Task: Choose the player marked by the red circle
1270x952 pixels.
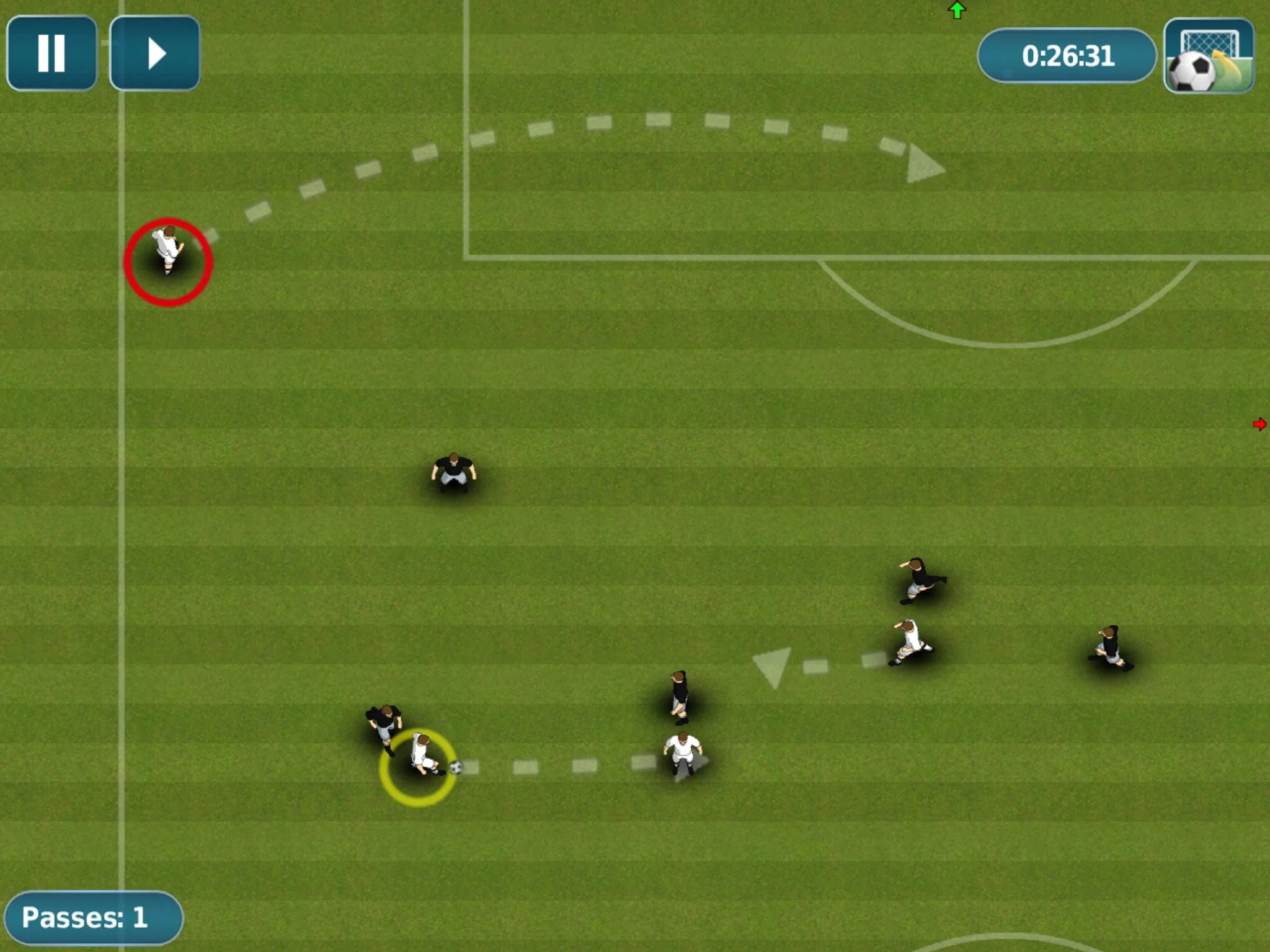Action: click(x=167, y=250)
